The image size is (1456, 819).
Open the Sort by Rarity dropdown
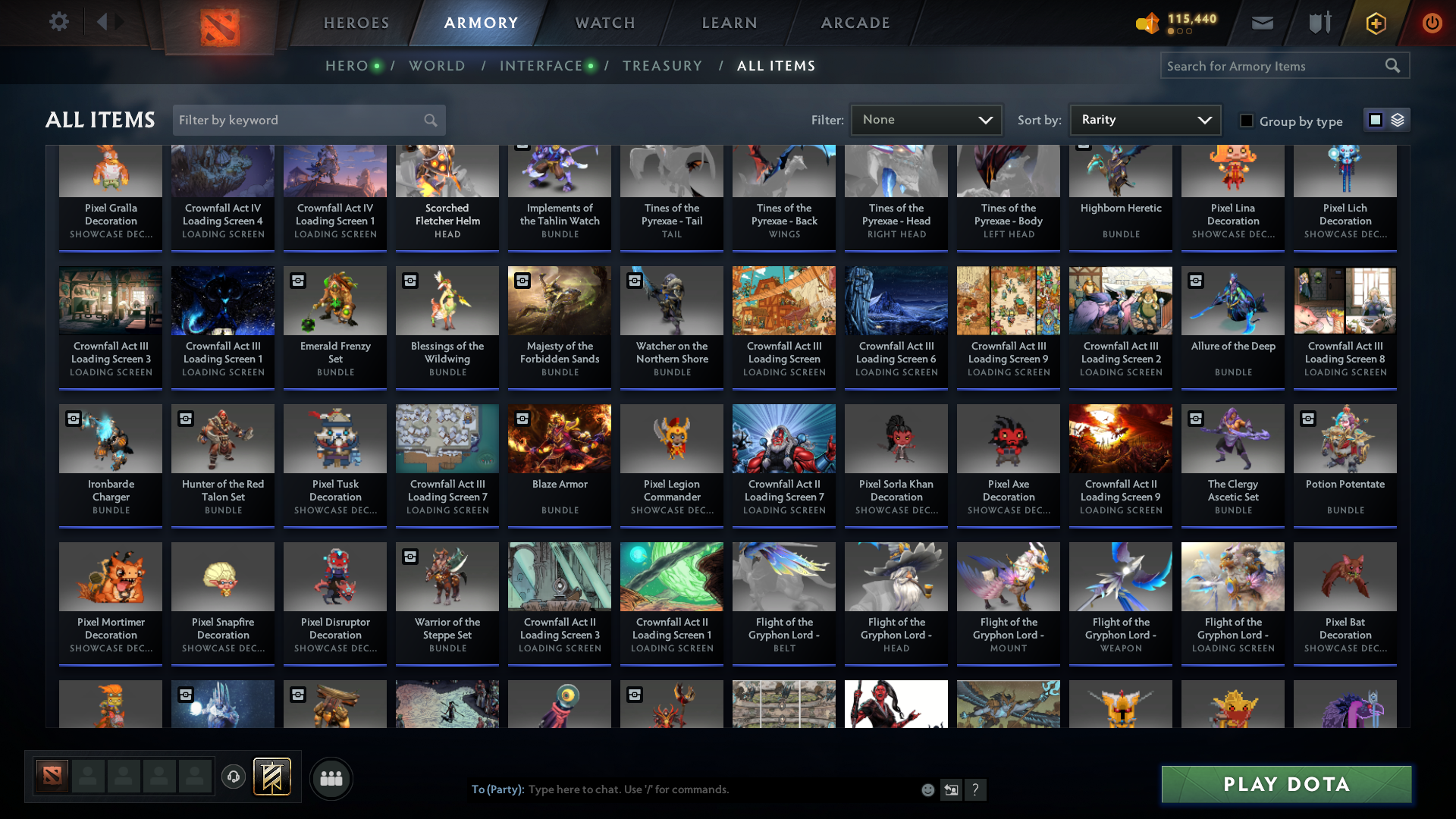pos(1144,119)
